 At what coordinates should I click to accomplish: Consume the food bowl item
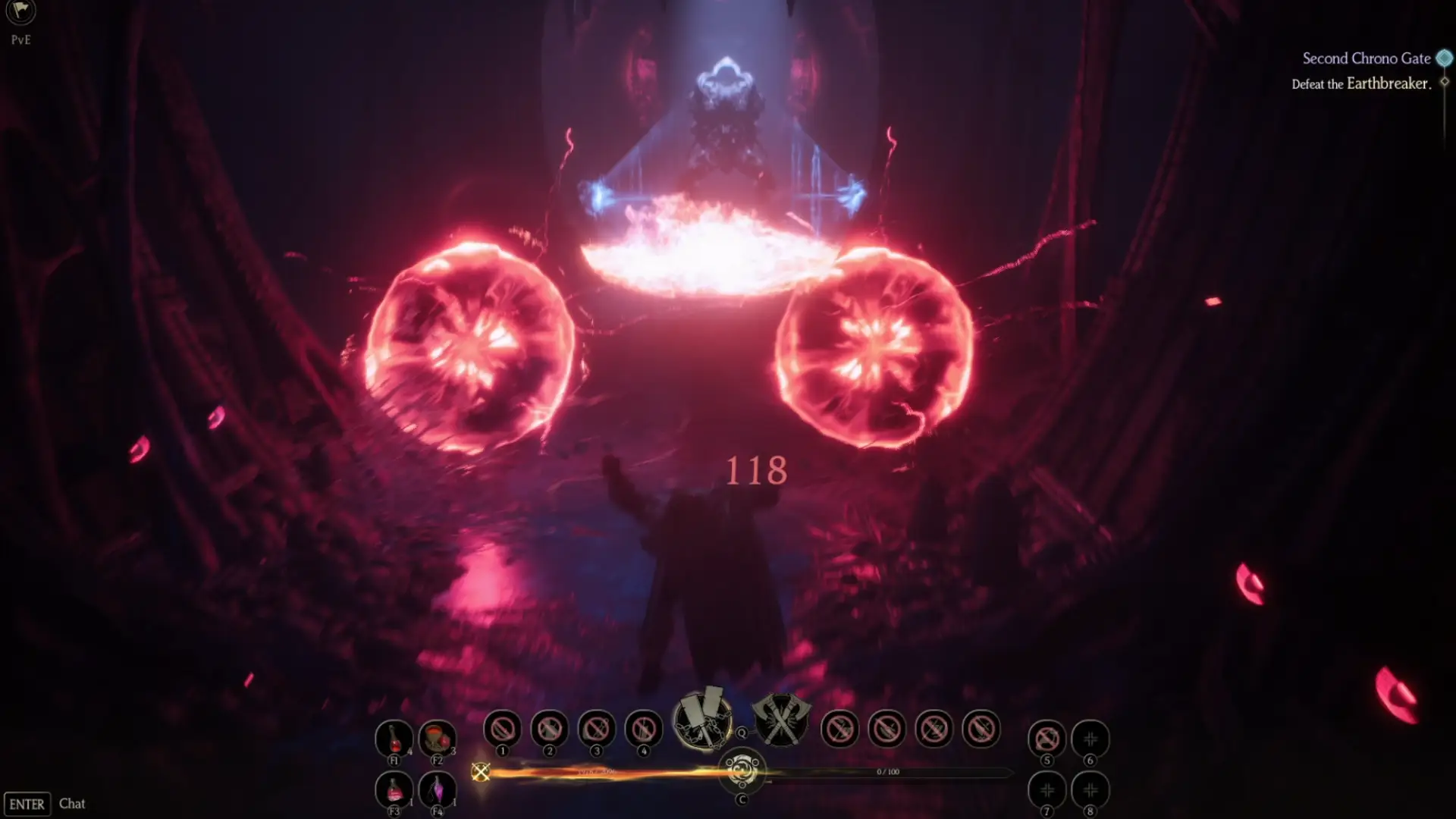[437, 737]
